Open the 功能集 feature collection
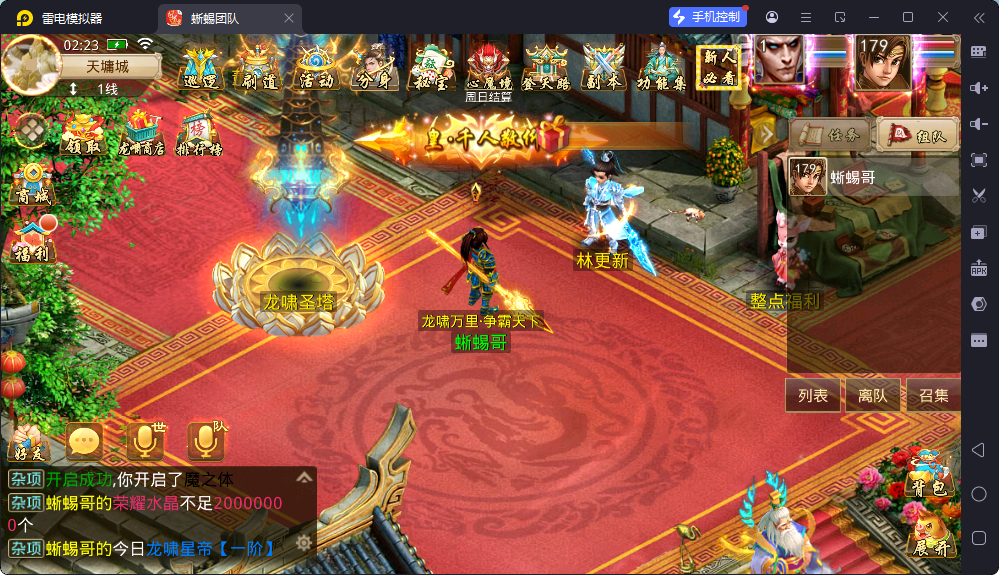Screen dimensions: 999x575 point(661,68)
